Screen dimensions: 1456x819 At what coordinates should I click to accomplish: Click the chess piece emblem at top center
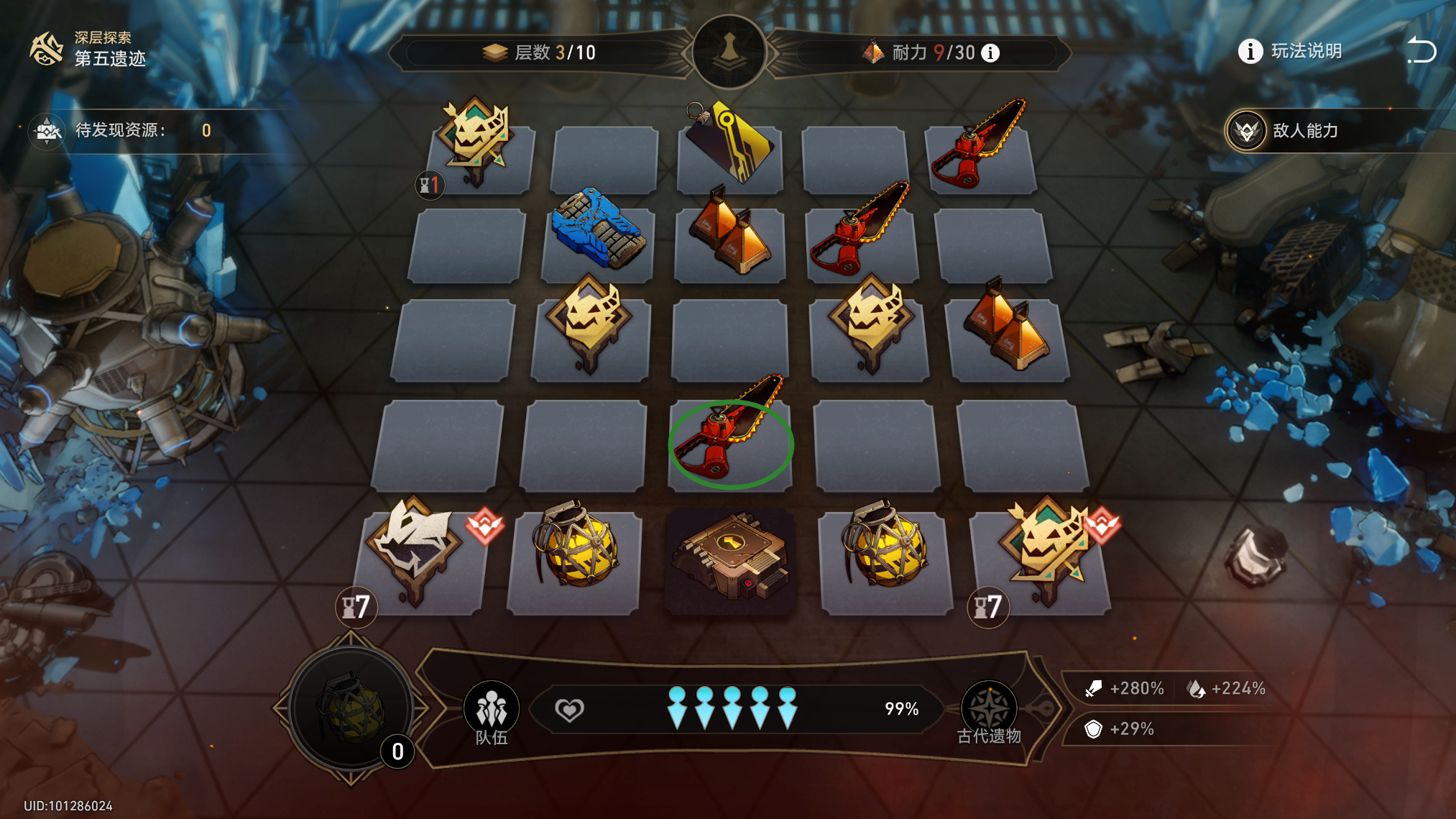729,52
